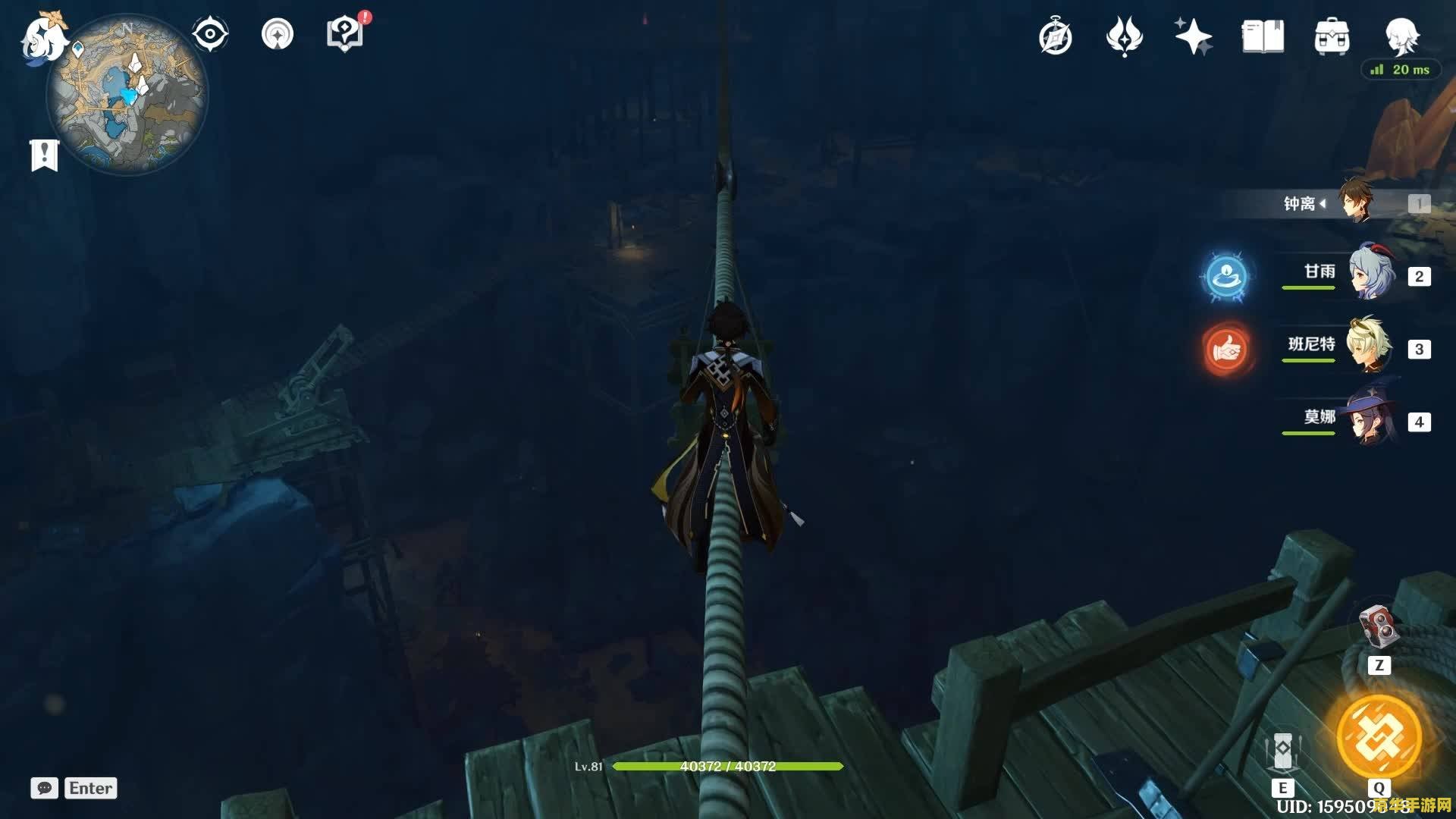Open the tutorial tips icon with red alert
The image size is (1456, 819).
coord(345,34)
